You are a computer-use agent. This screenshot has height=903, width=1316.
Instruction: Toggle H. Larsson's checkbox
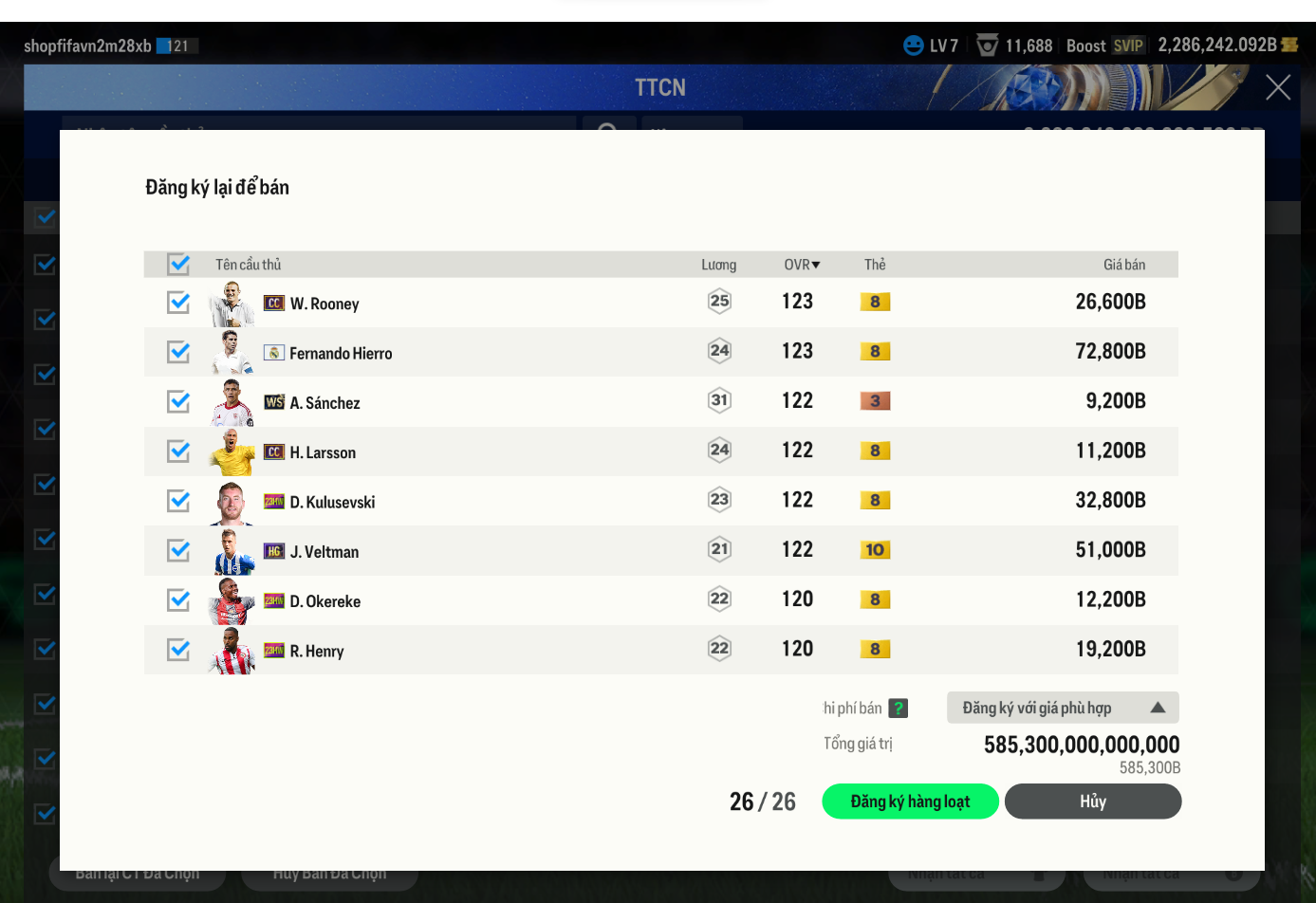pyautogui.click(x=178, y=451)
